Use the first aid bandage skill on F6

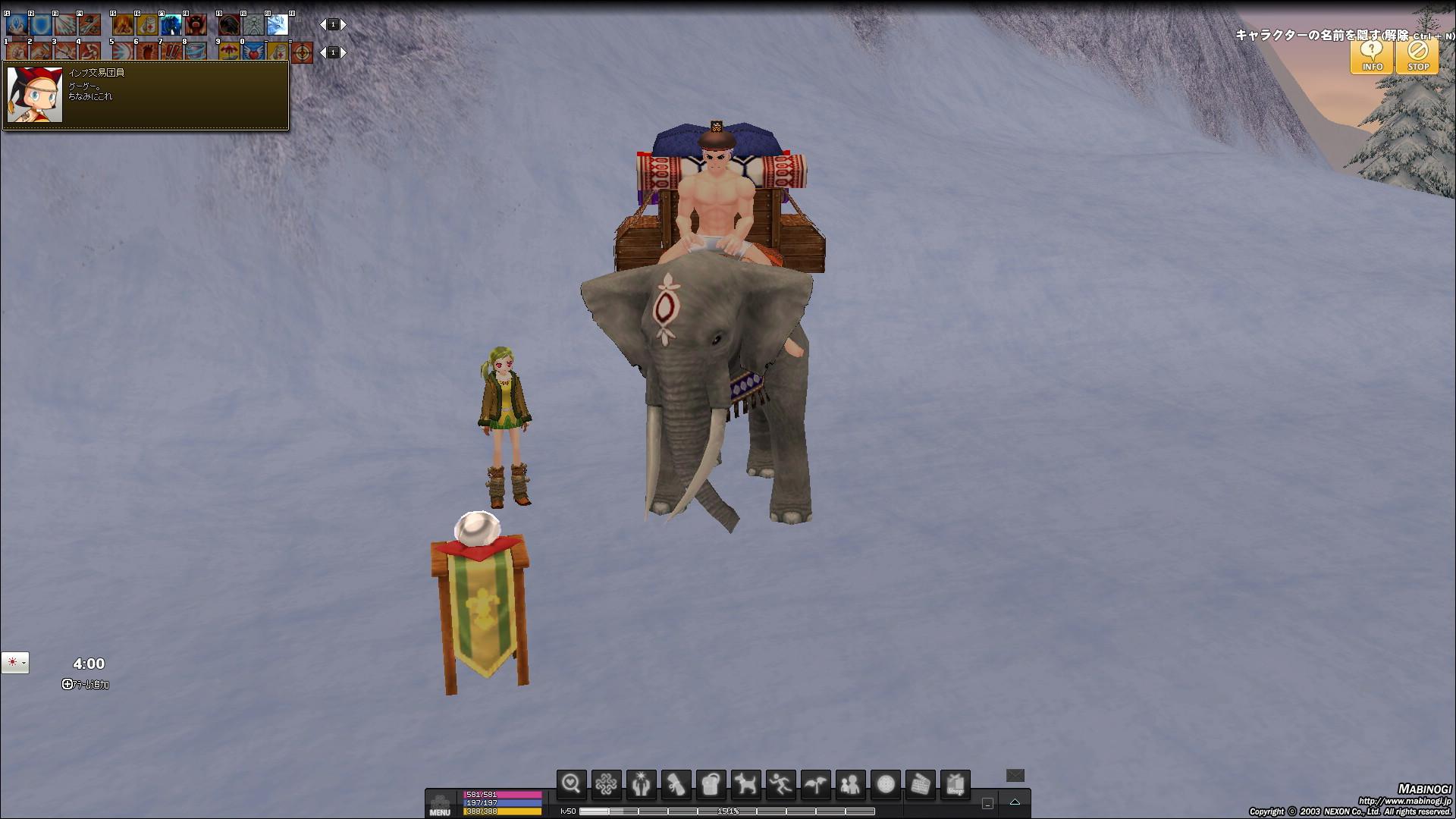click(146, 25)
